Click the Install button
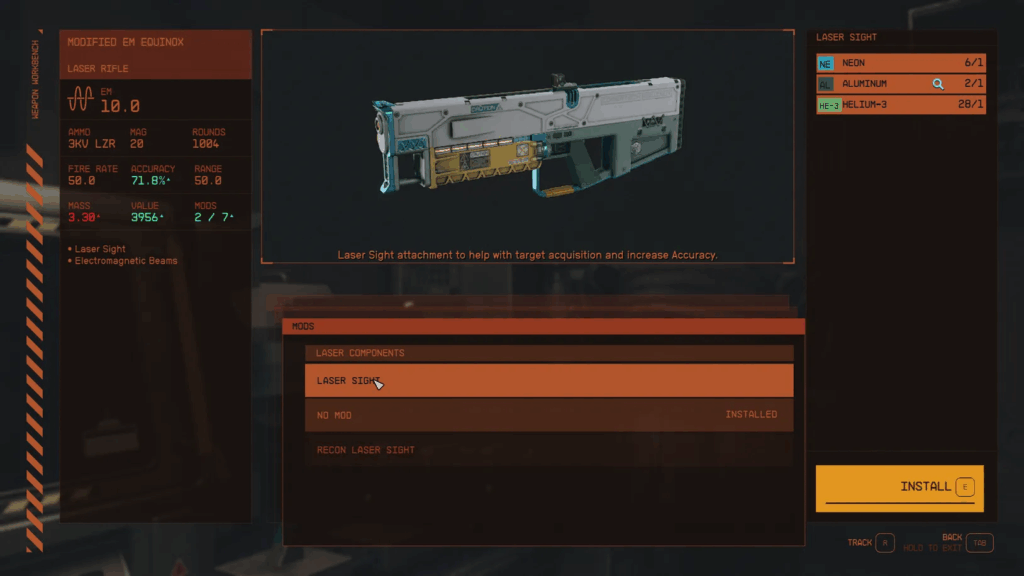Viewport: 1024px width, 576px height. tap(899, 487)
